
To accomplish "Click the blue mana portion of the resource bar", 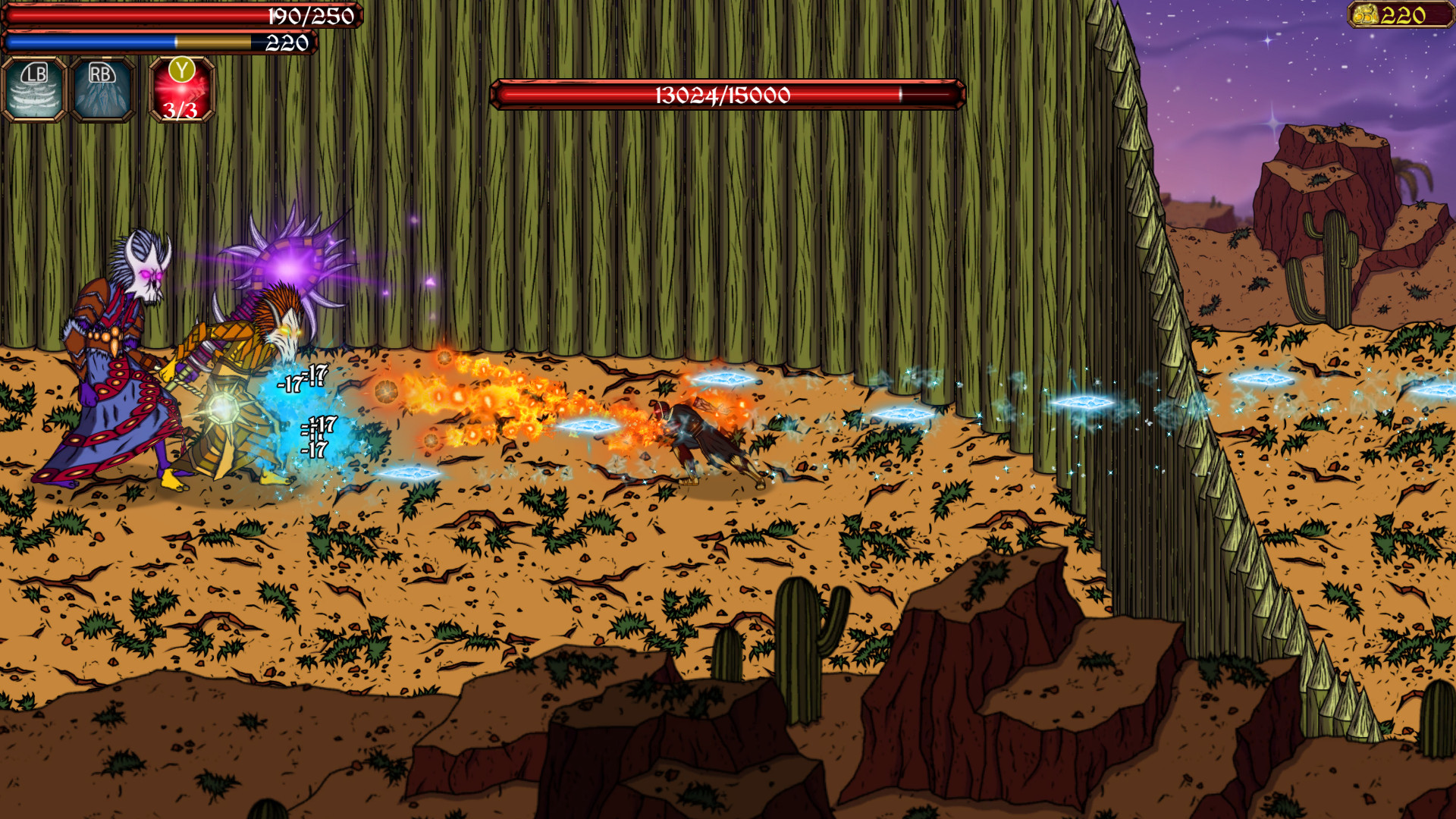I will pos(91,43).
